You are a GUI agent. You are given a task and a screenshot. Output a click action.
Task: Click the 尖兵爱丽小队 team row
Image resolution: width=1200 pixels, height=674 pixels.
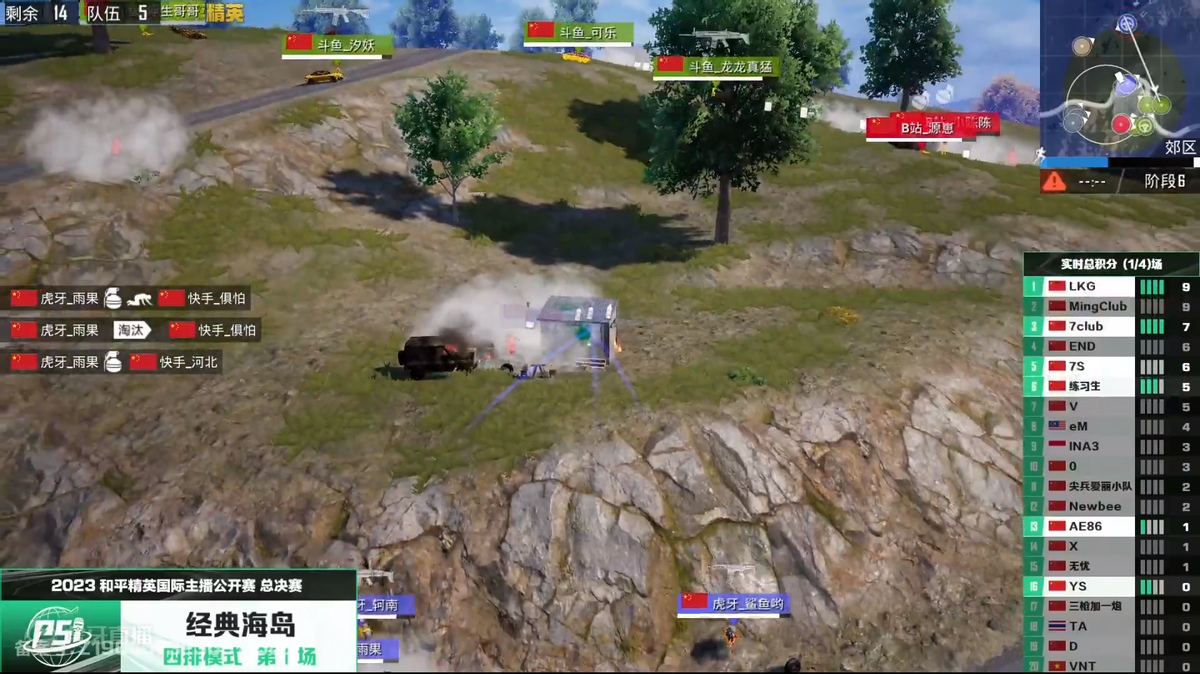[1110, 486]
